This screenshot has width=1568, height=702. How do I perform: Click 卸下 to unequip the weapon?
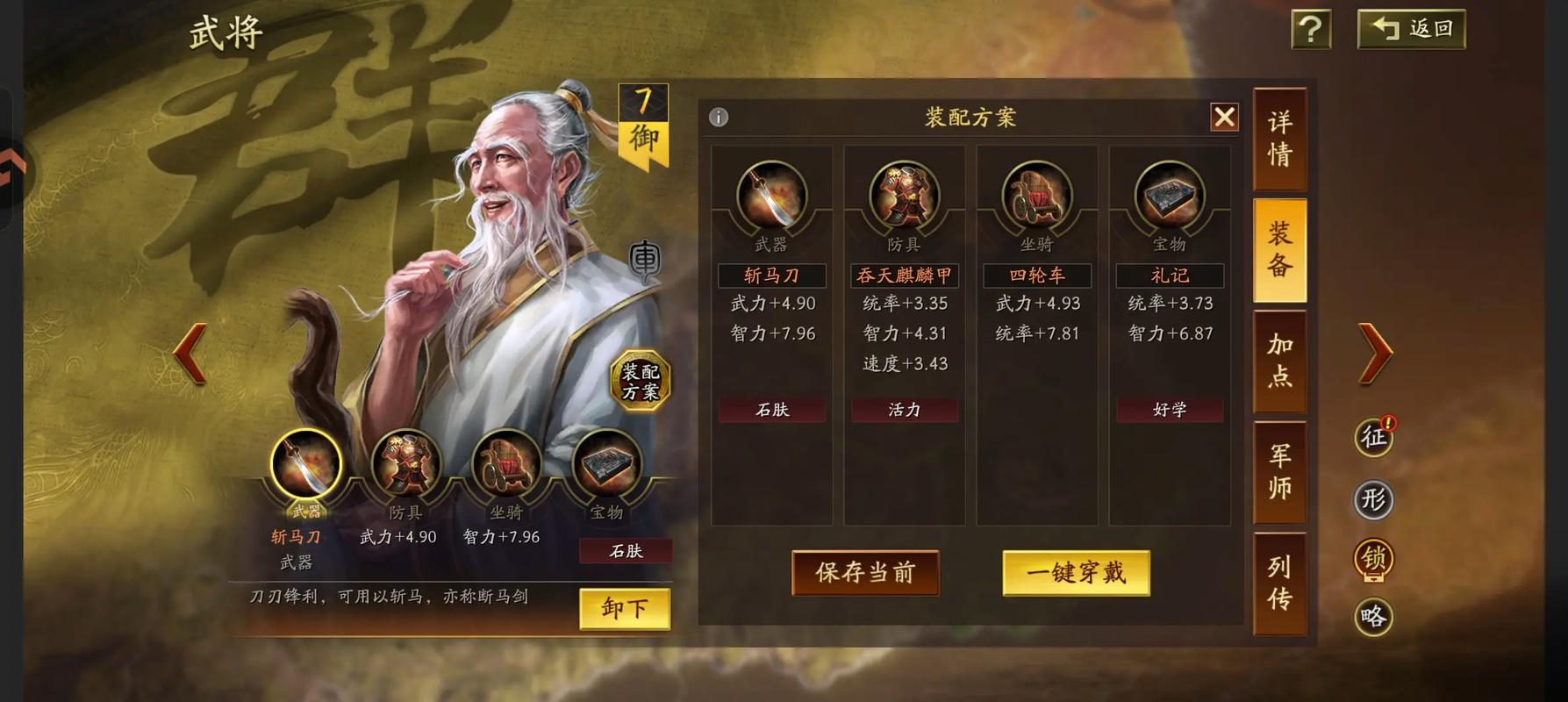[626, 609]
